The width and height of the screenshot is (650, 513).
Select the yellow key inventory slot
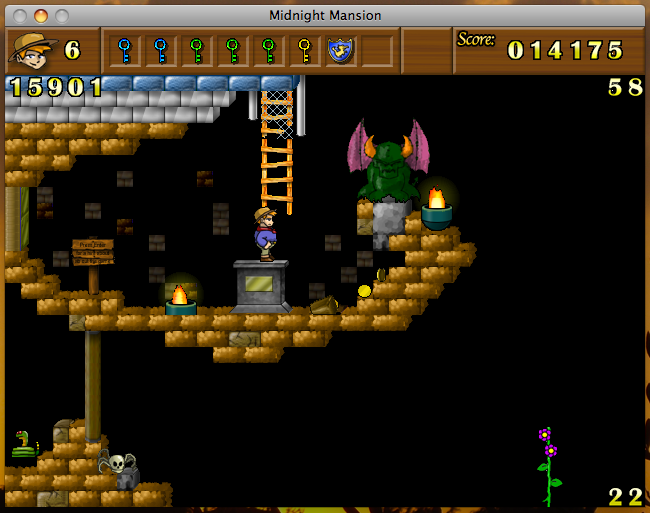[x=304, y=49]
